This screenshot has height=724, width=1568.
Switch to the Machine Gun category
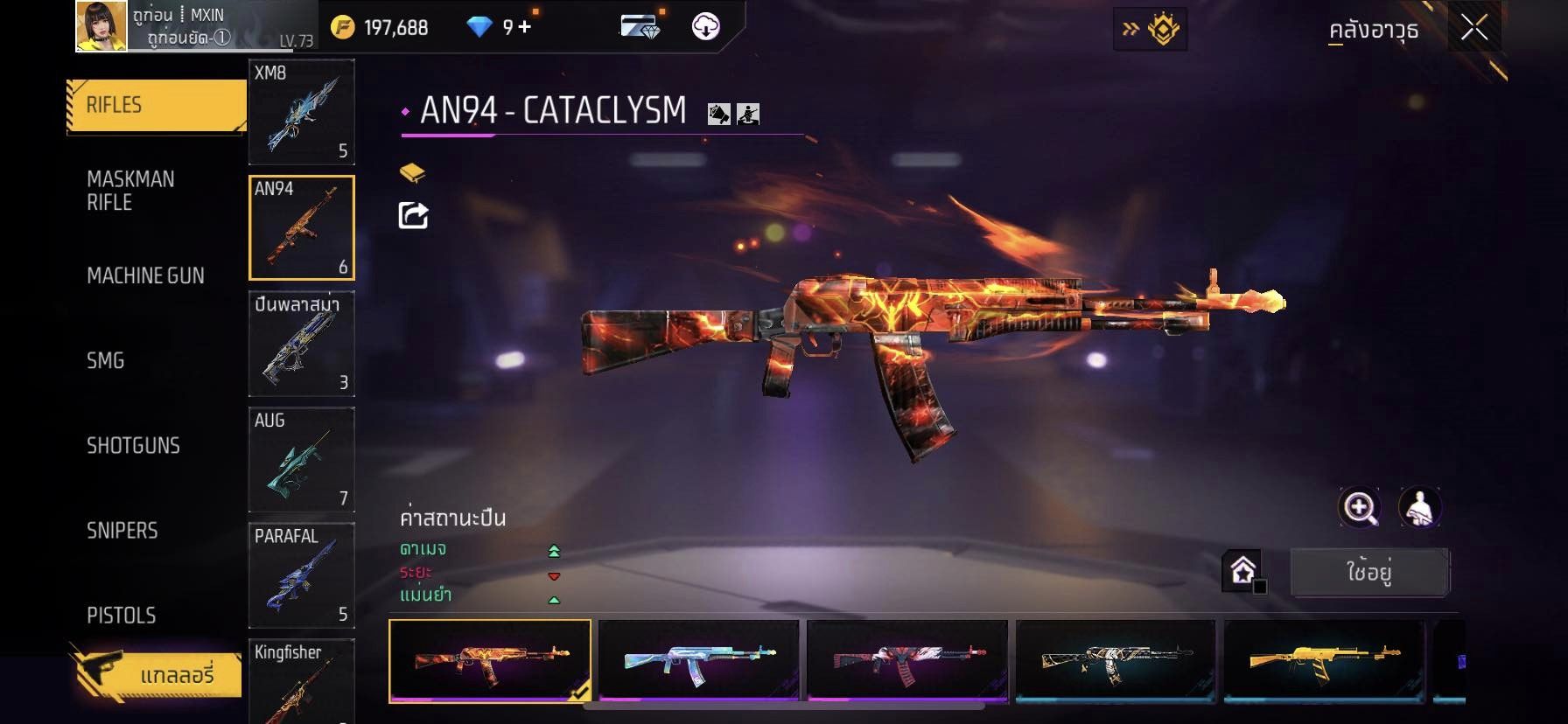[145, 276]
